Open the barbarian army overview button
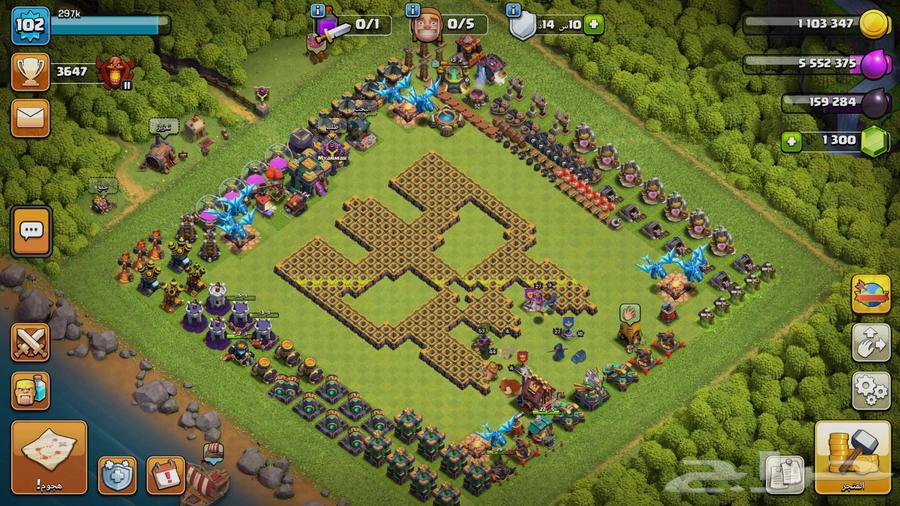The height and width of the screenshot is (506, 900). 31,389
